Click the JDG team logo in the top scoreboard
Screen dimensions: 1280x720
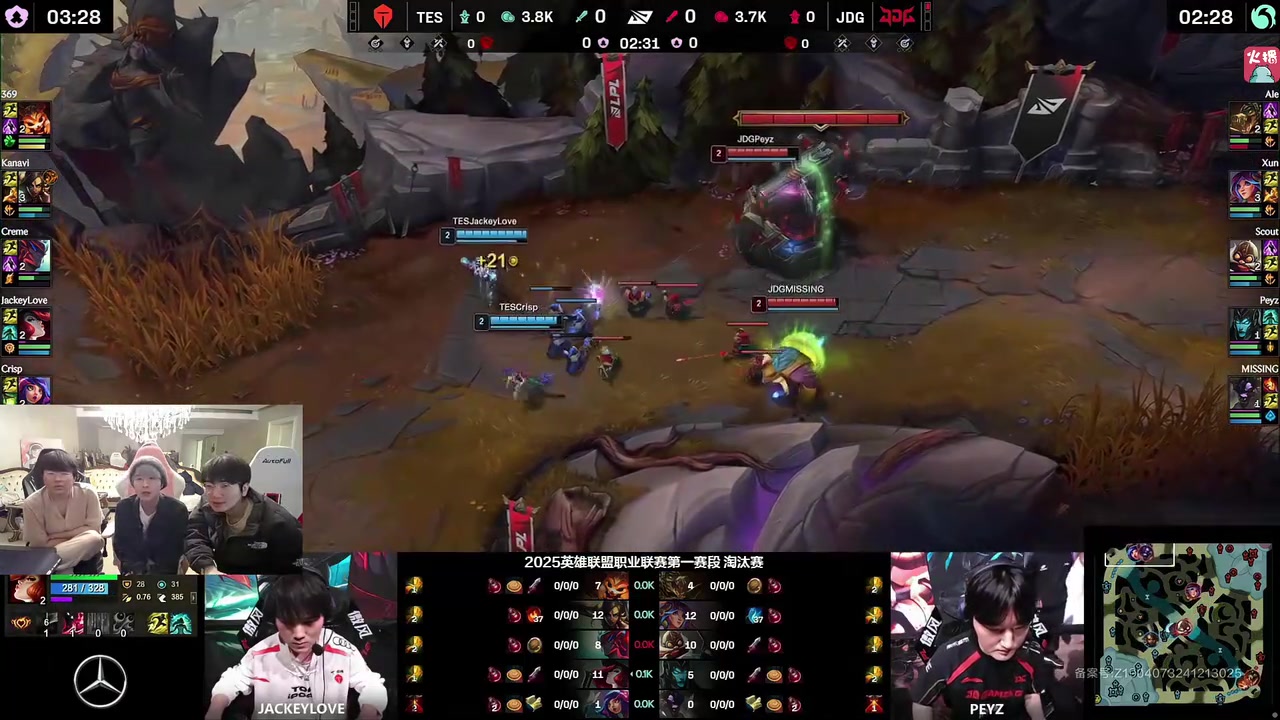[x=897, y=17]
